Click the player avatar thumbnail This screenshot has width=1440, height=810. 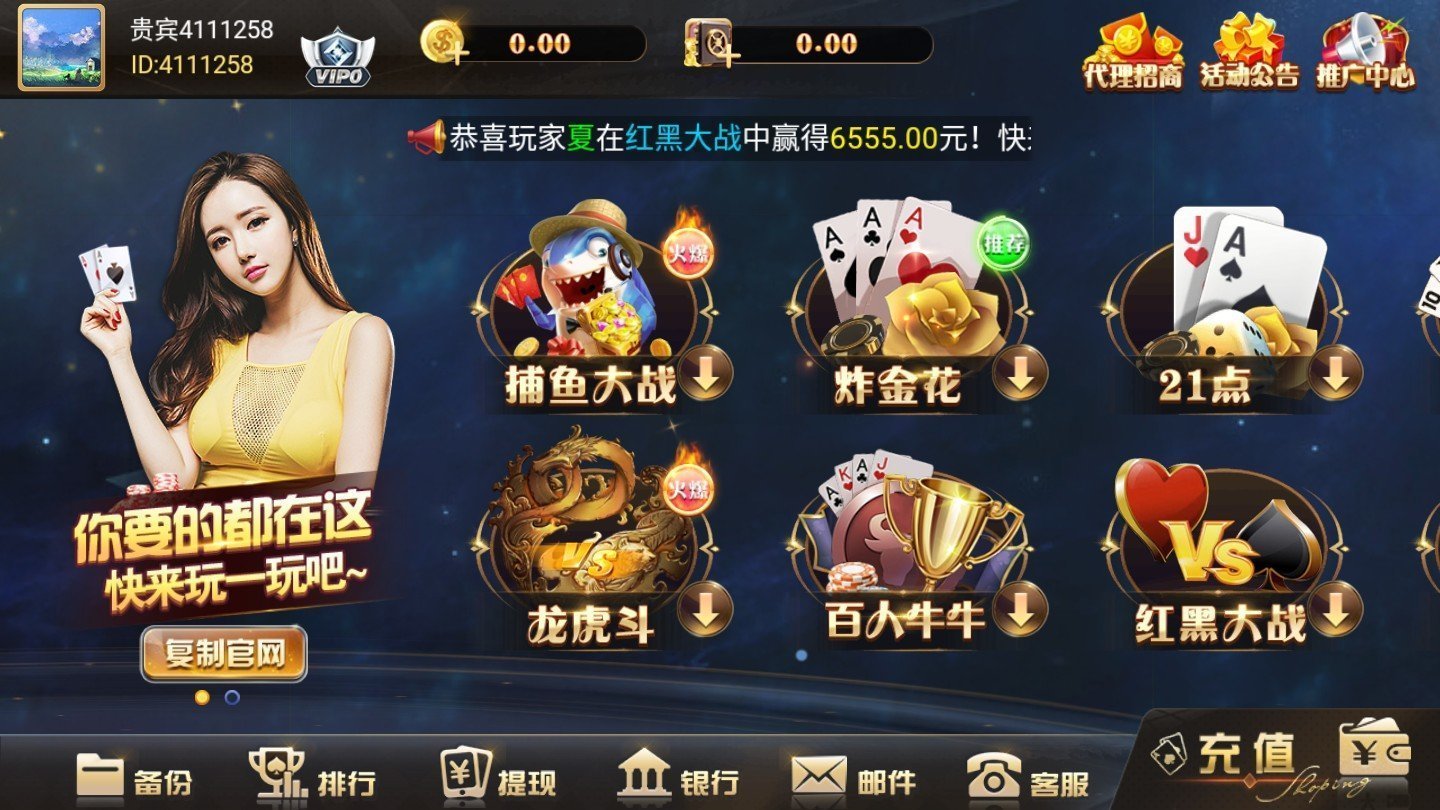[60, 50]
